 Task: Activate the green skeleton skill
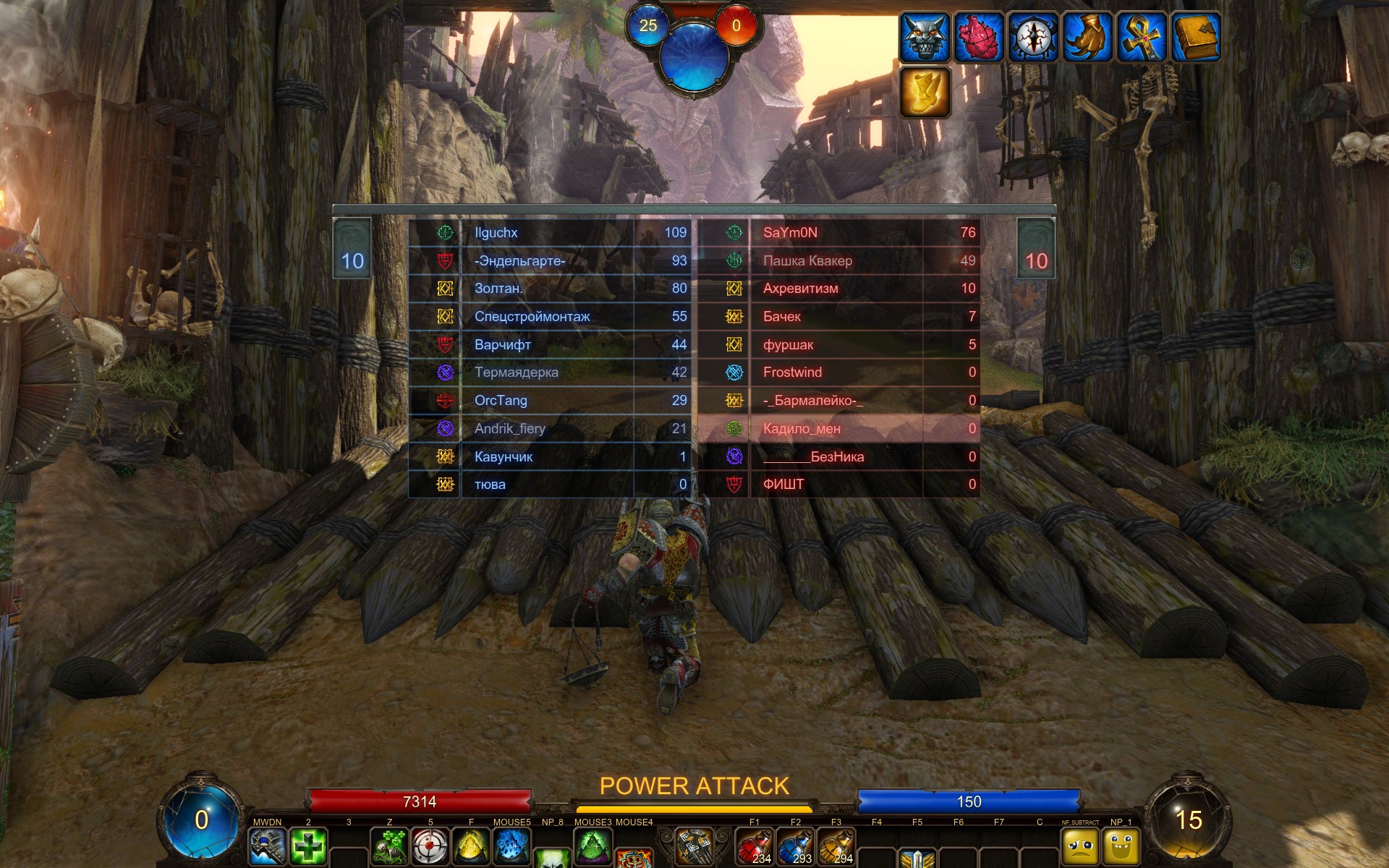coord(389,846)
